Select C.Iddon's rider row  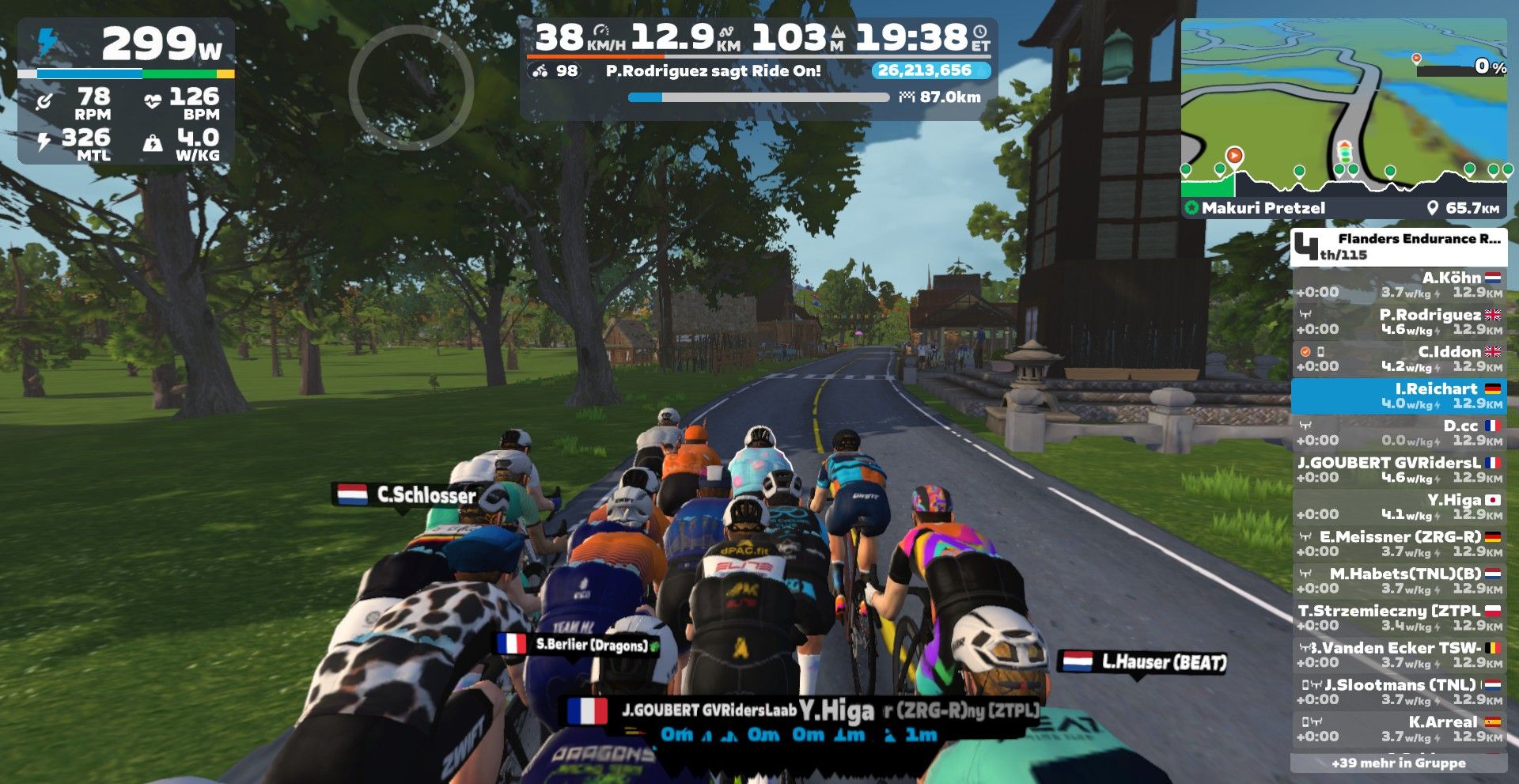point(1399,358)
